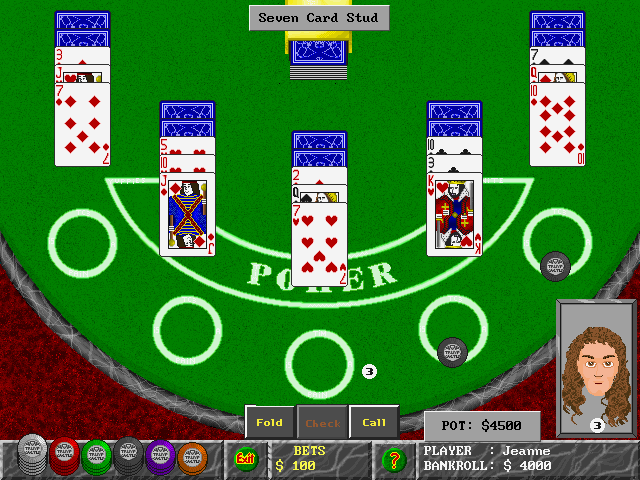
Task: Call the current bet
Action: 374,422
